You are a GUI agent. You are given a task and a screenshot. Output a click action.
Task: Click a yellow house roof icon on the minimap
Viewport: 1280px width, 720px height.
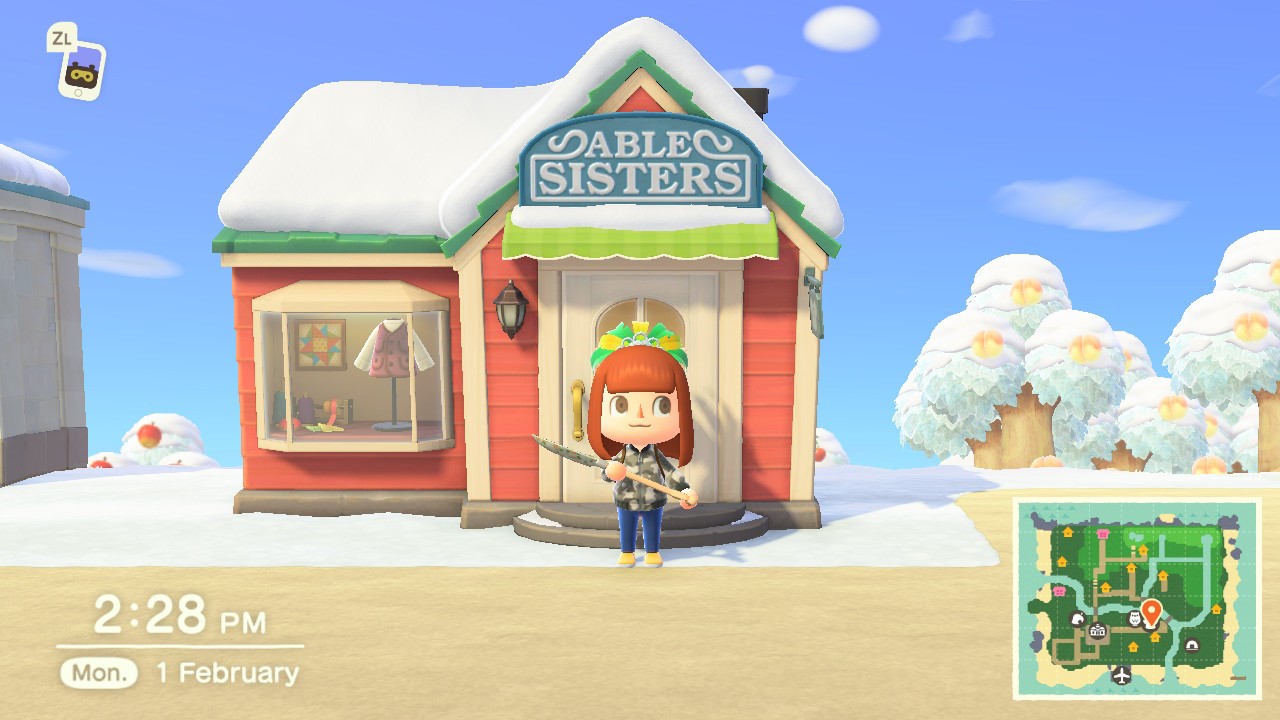click(x=1067, y=532)
